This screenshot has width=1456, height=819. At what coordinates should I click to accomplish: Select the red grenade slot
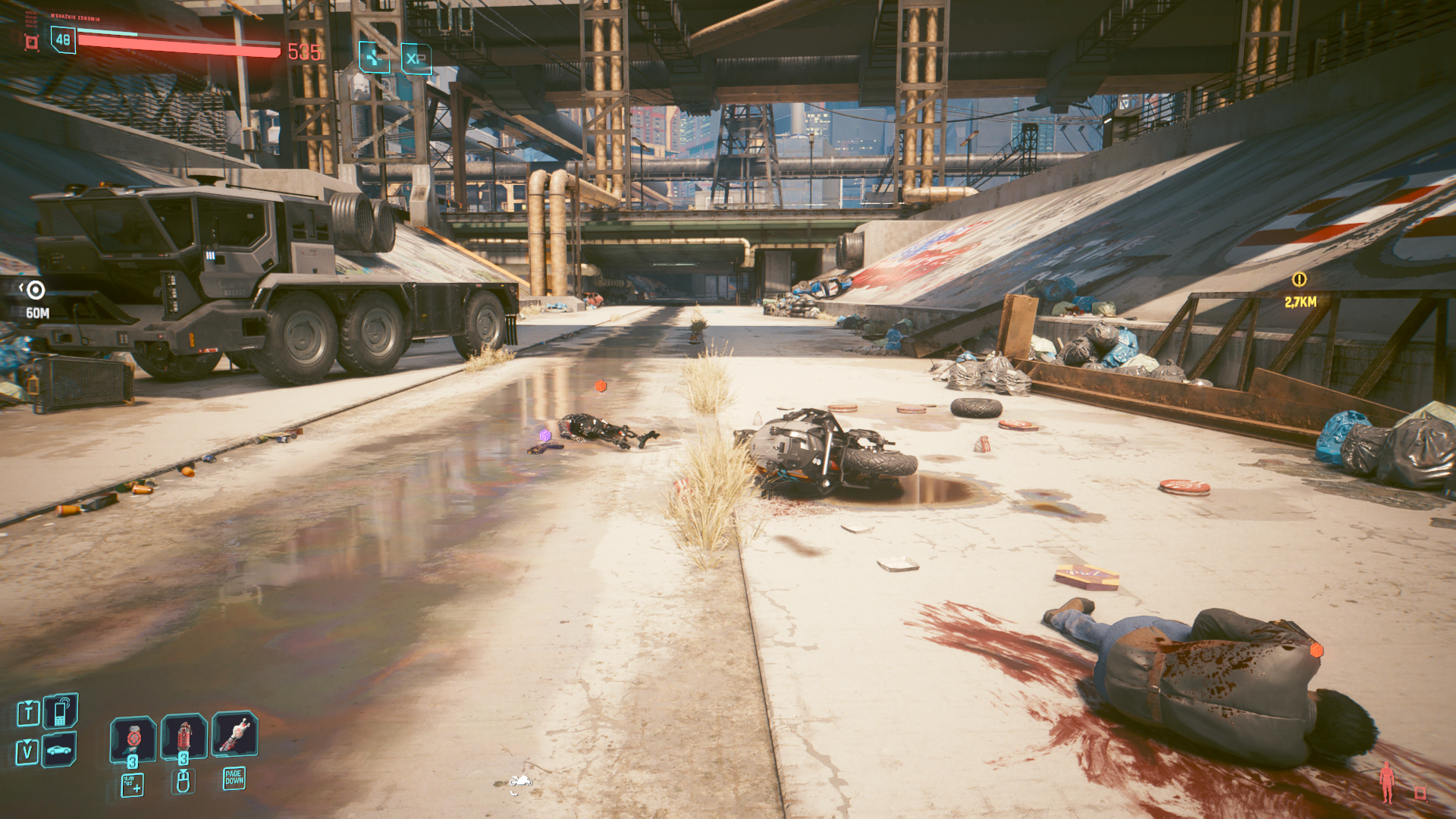(184, 736)
